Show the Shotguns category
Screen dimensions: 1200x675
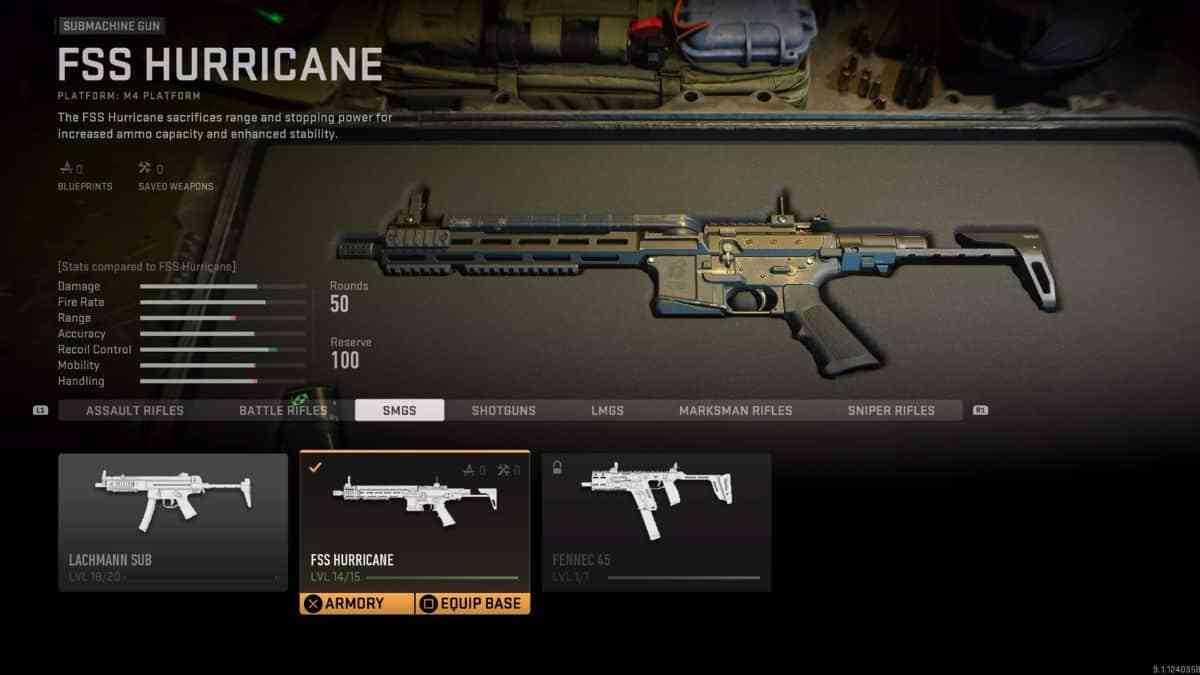(503, 411)
